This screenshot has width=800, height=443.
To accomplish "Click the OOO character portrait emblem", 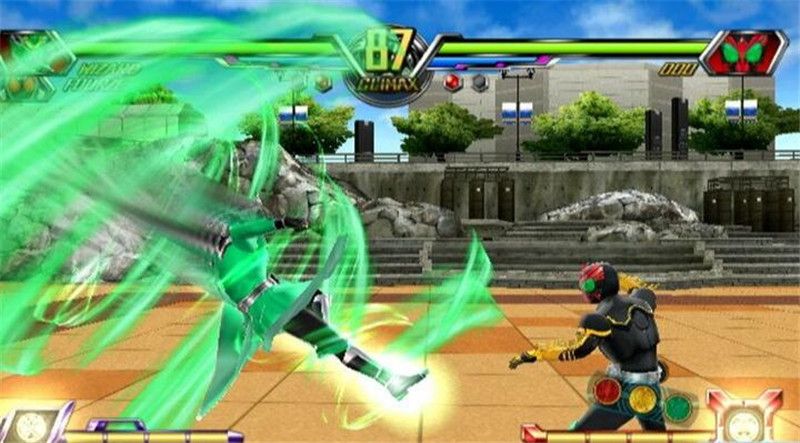I will (x=743, y=53).
